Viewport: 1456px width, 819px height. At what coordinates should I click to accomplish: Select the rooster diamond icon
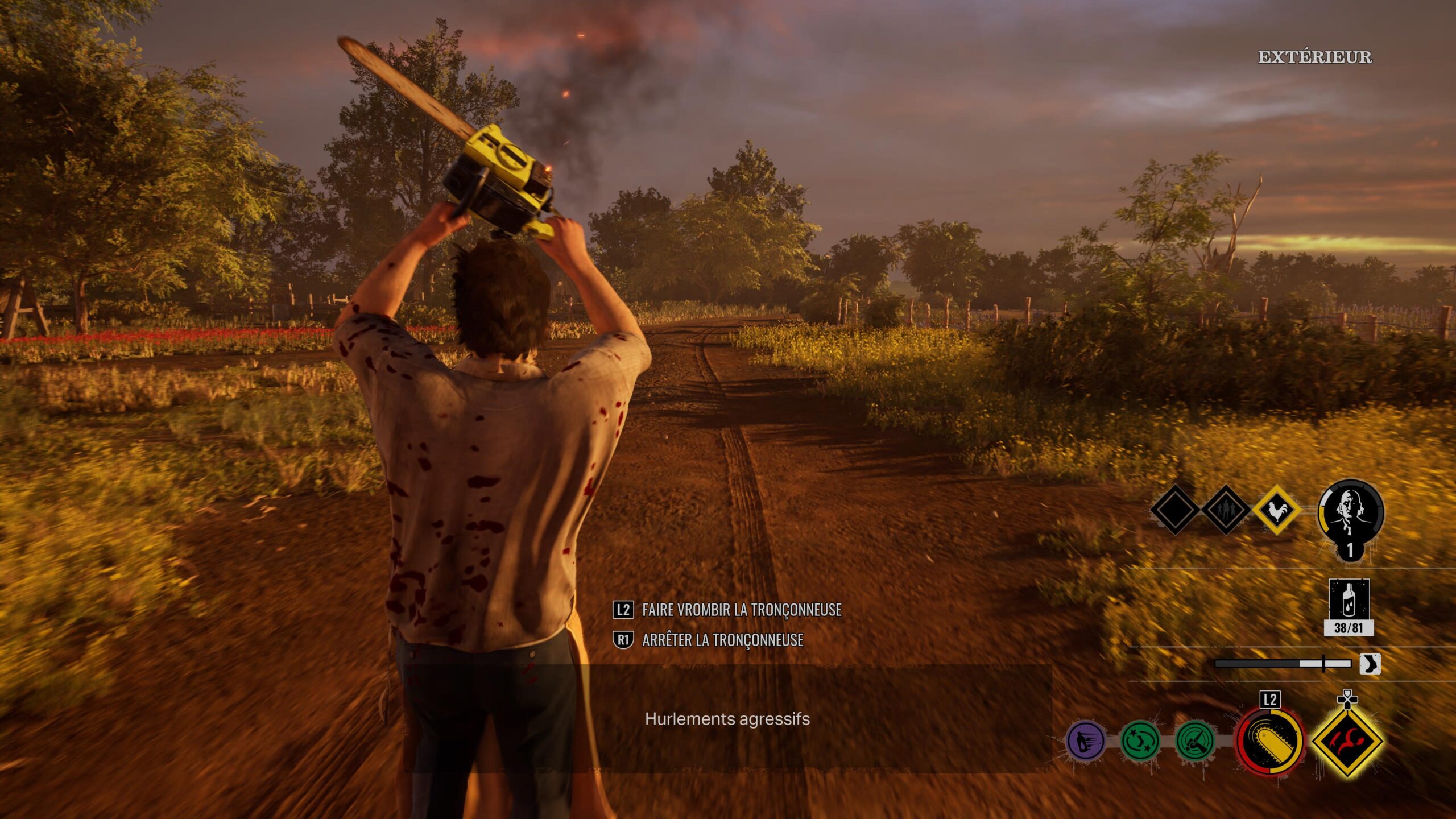coord(1276,510)
